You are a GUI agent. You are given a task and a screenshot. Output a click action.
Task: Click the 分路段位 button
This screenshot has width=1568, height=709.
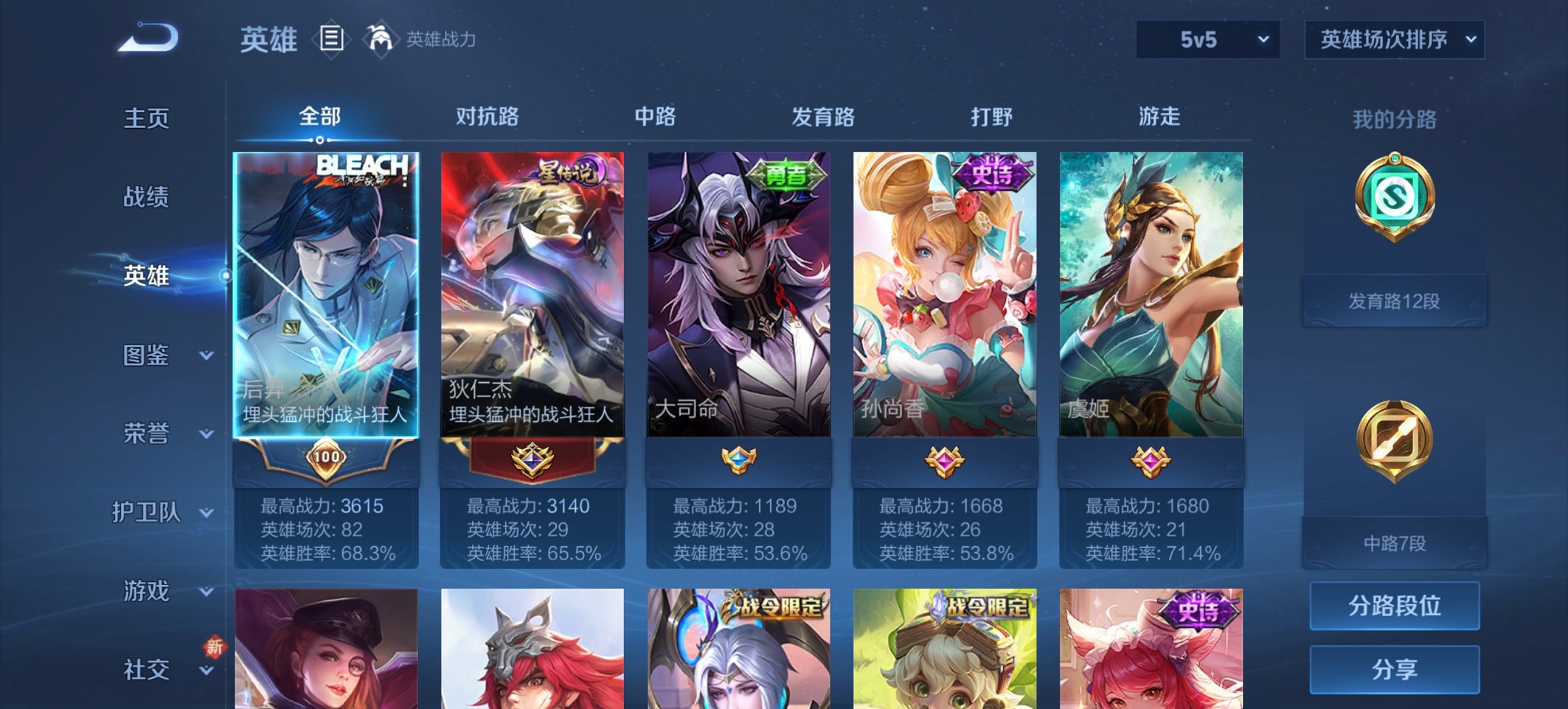tap(1394, 606)
